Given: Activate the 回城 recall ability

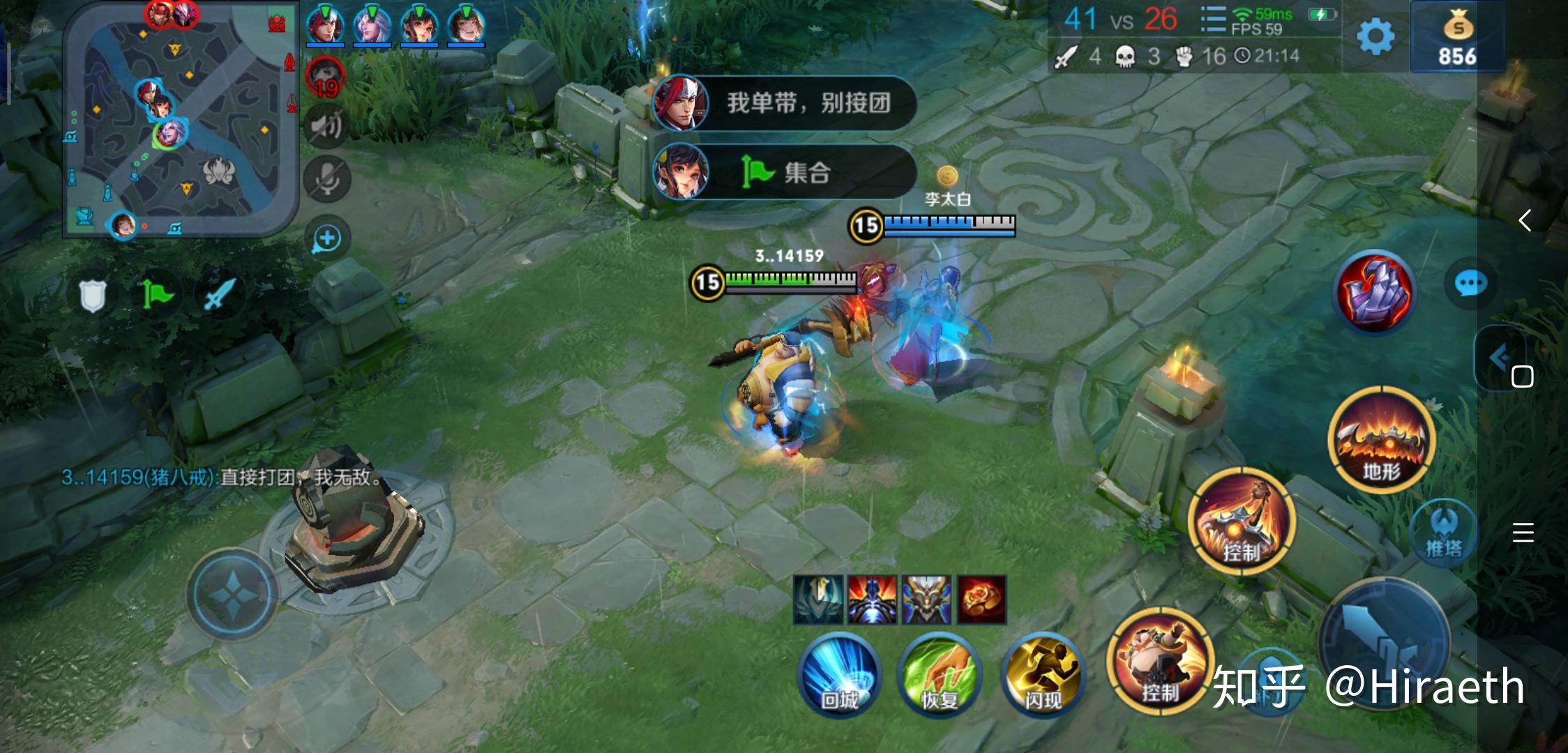Looking at the screenshot, I should tap(839, 674).
